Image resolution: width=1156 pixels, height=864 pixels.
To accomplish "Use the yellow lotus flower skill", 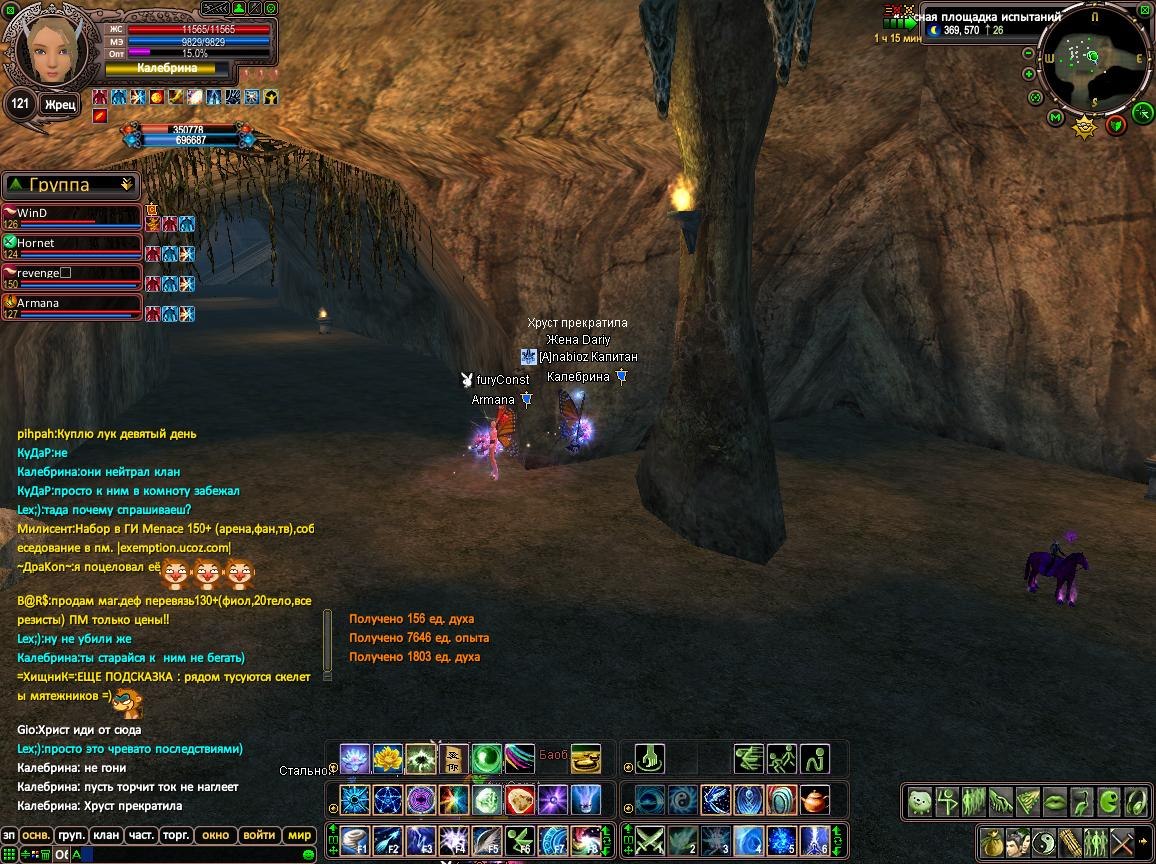I will coord(387,759).
